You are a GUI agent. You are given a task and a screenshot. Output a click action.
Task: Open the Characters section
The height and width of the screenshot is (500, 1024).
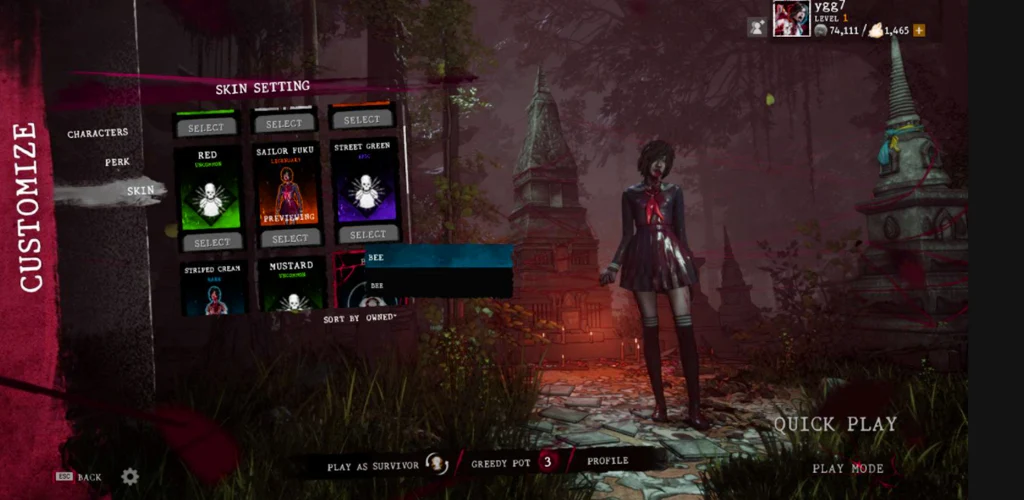[x=98, y=133]
